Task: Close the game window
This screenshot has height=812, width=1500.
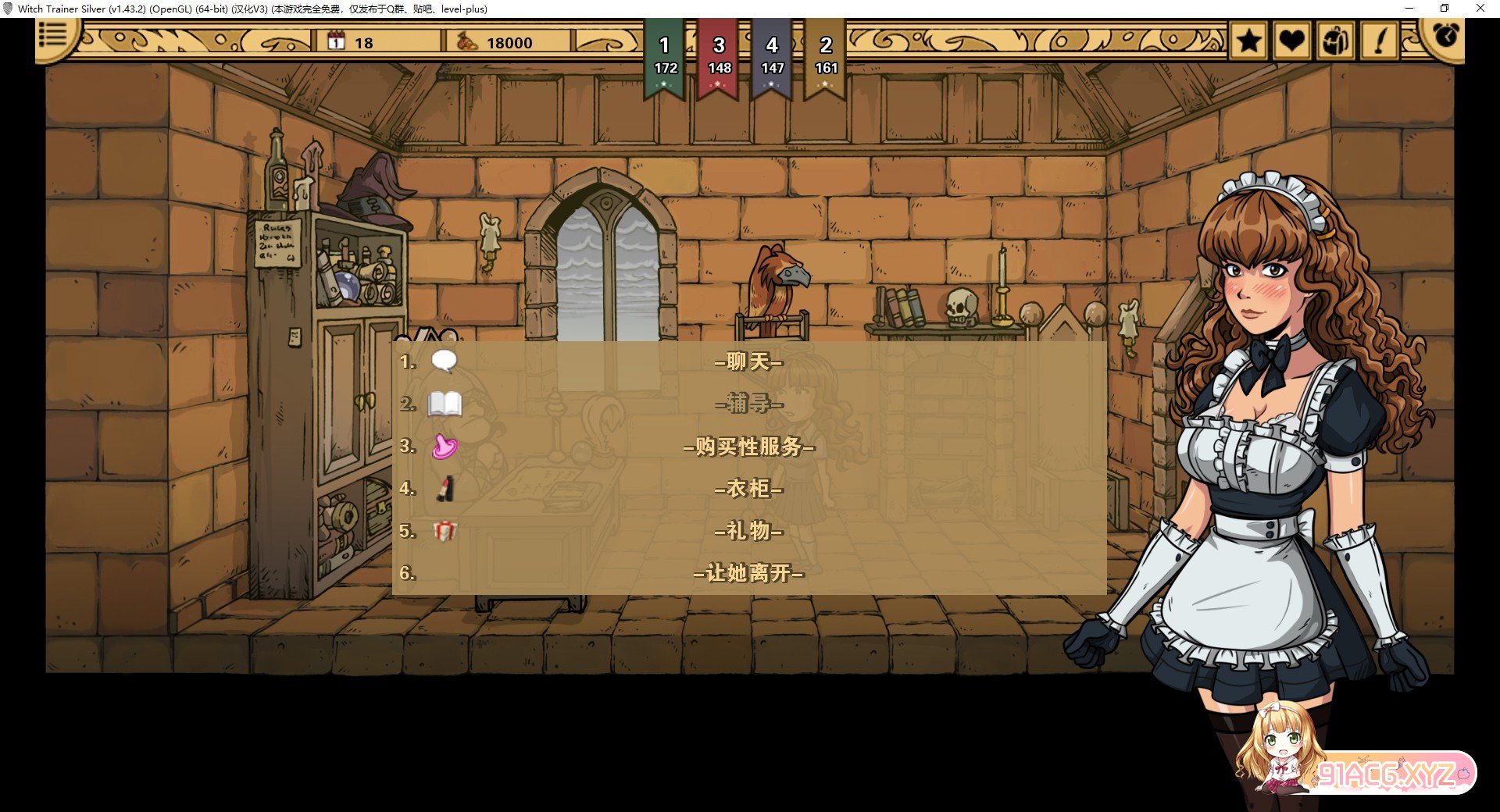Action: pyautogui.click(x=1480, y=9)
